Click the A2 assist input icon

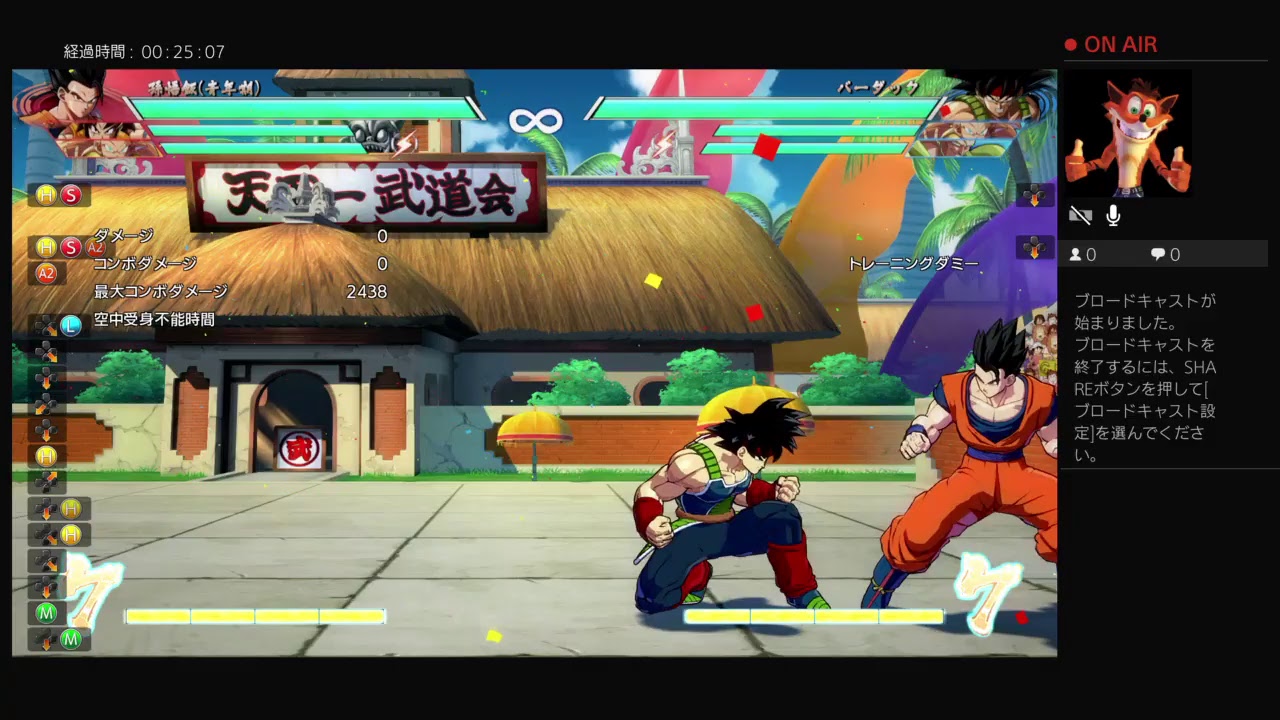click(x=47, y=274)
